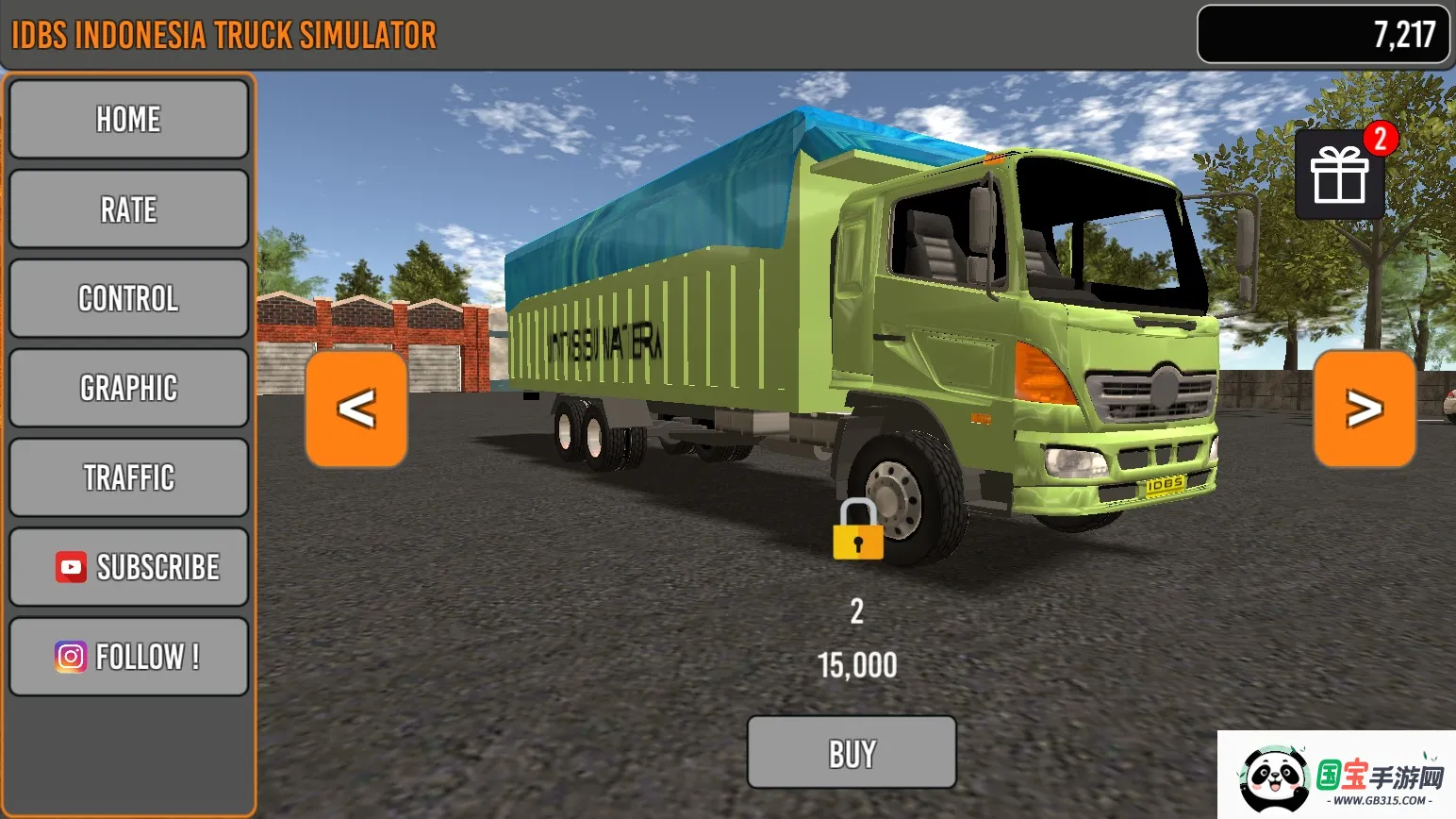The image size is (1456, 819).
Task: Show the previous truck with left arrow
Action: click(356, 409)
